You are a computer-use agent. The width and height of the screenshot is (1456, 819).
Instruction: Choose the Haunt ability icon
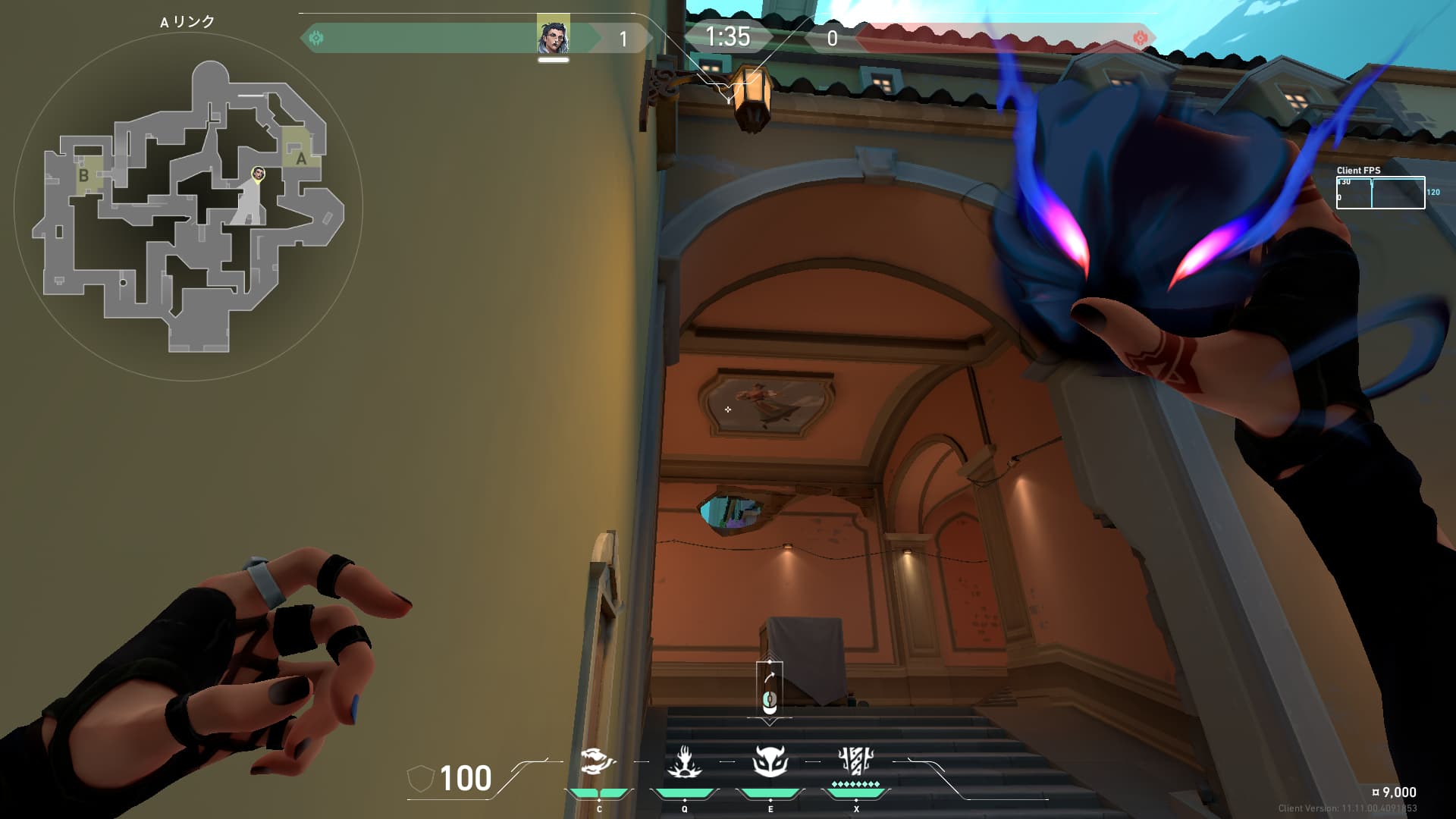(770, 761)
